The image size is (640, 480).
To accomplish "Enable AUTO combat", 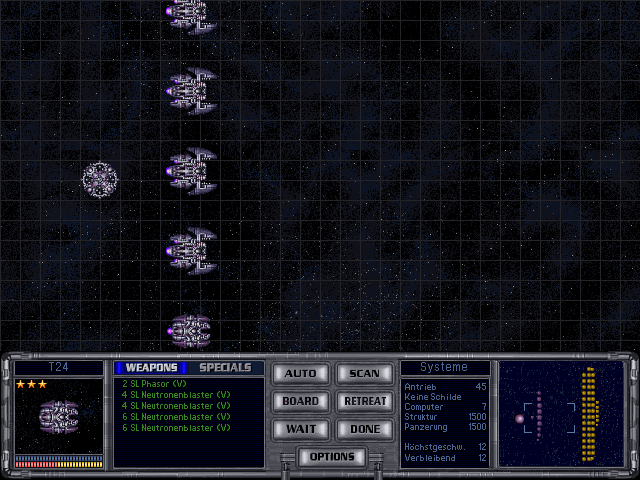I will click(x=300, y=373).
